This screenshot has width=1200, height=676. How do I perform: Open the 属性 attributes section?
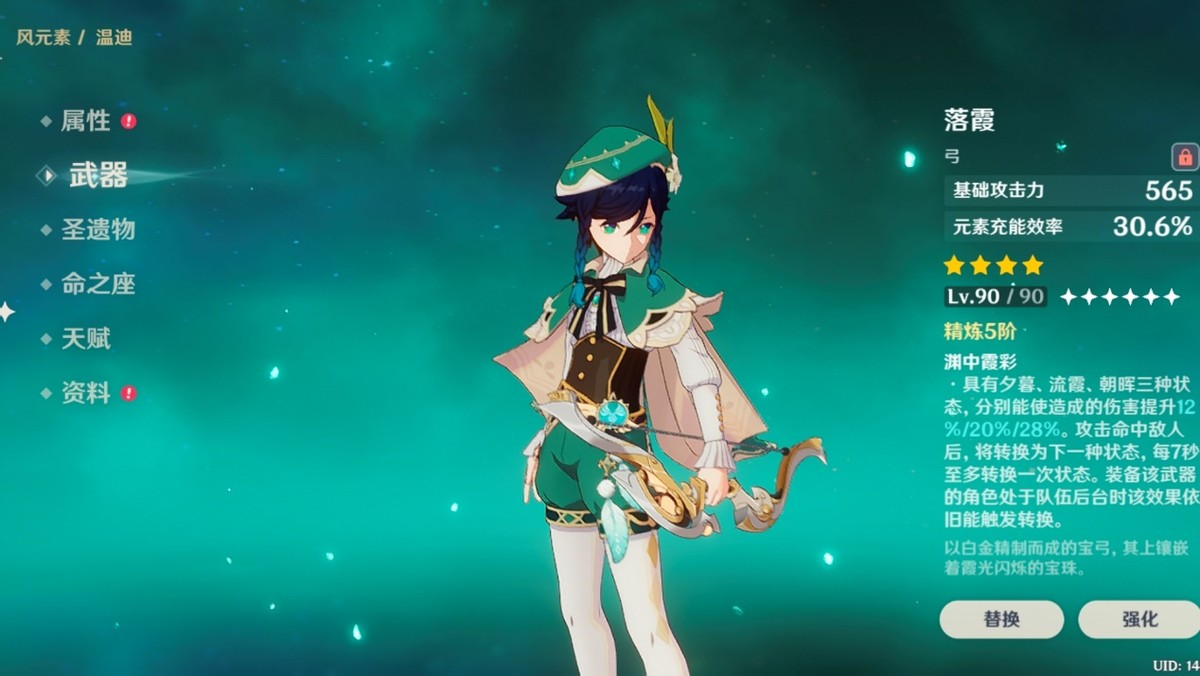[x=85, y=121]
